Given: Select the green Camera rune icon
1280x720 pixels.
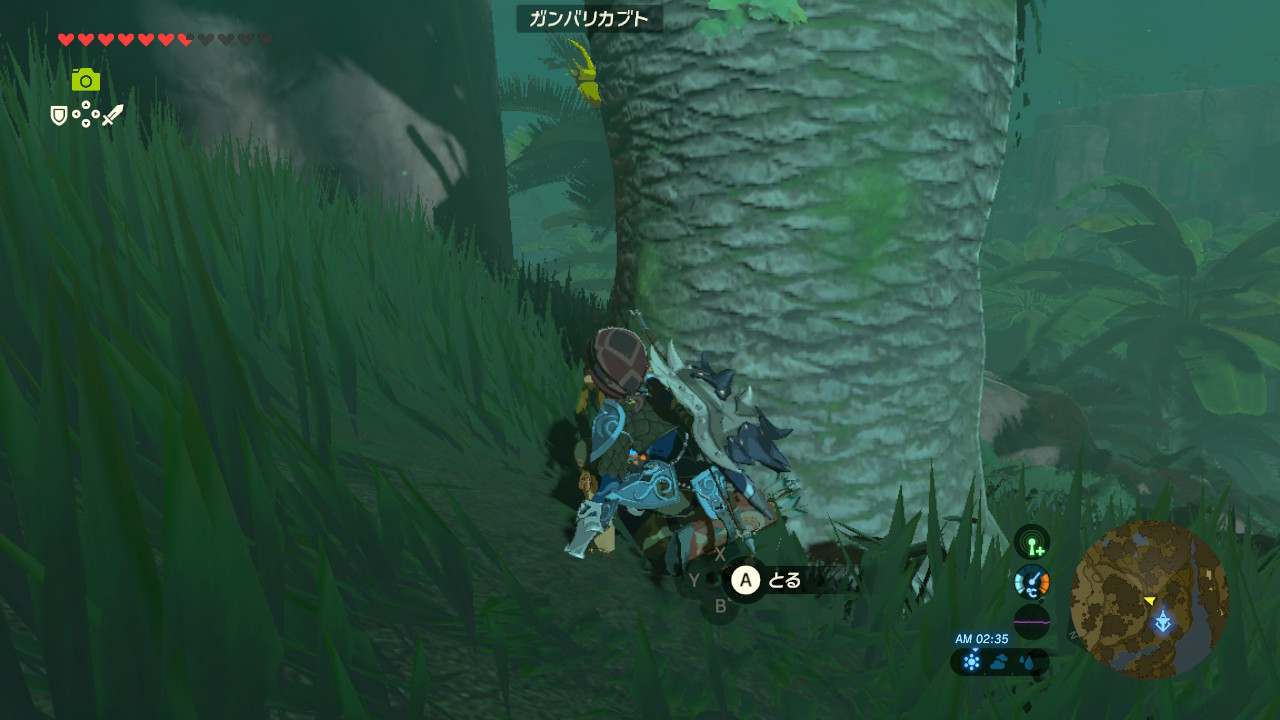Looking at the screenshot, I should tap(86, 80).
